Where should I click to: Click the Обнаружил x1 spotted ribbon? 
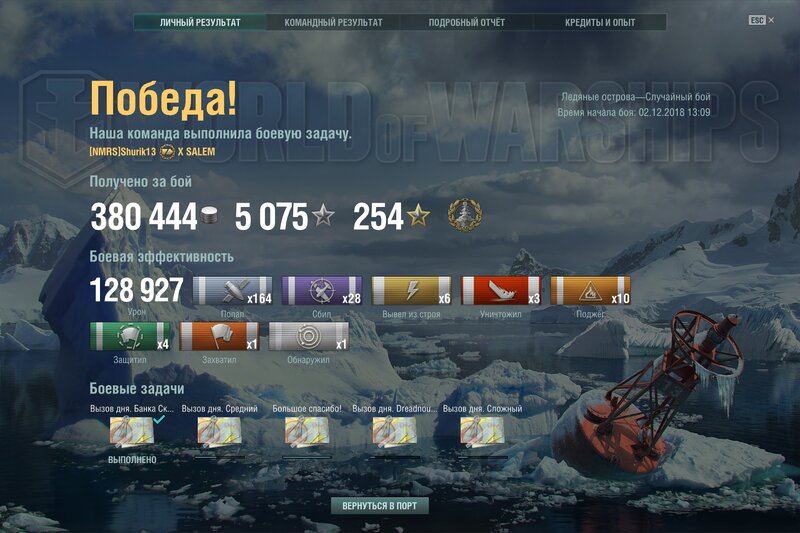[x=309, y=336]
